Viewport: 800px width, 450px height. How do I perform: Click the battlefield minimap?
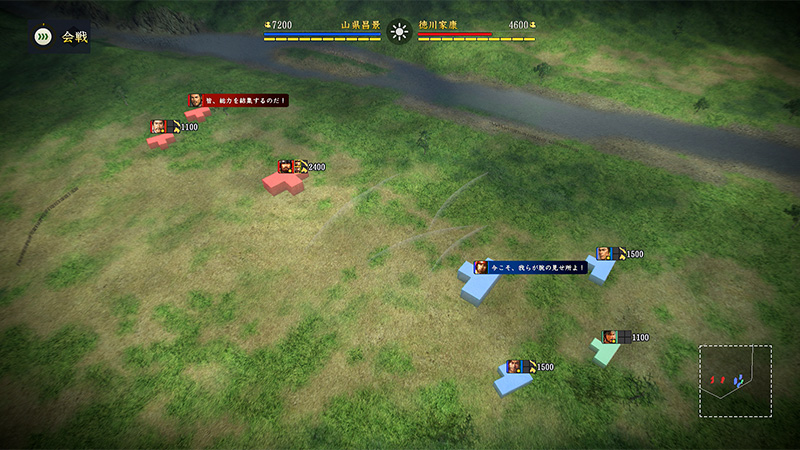(735, 381)
